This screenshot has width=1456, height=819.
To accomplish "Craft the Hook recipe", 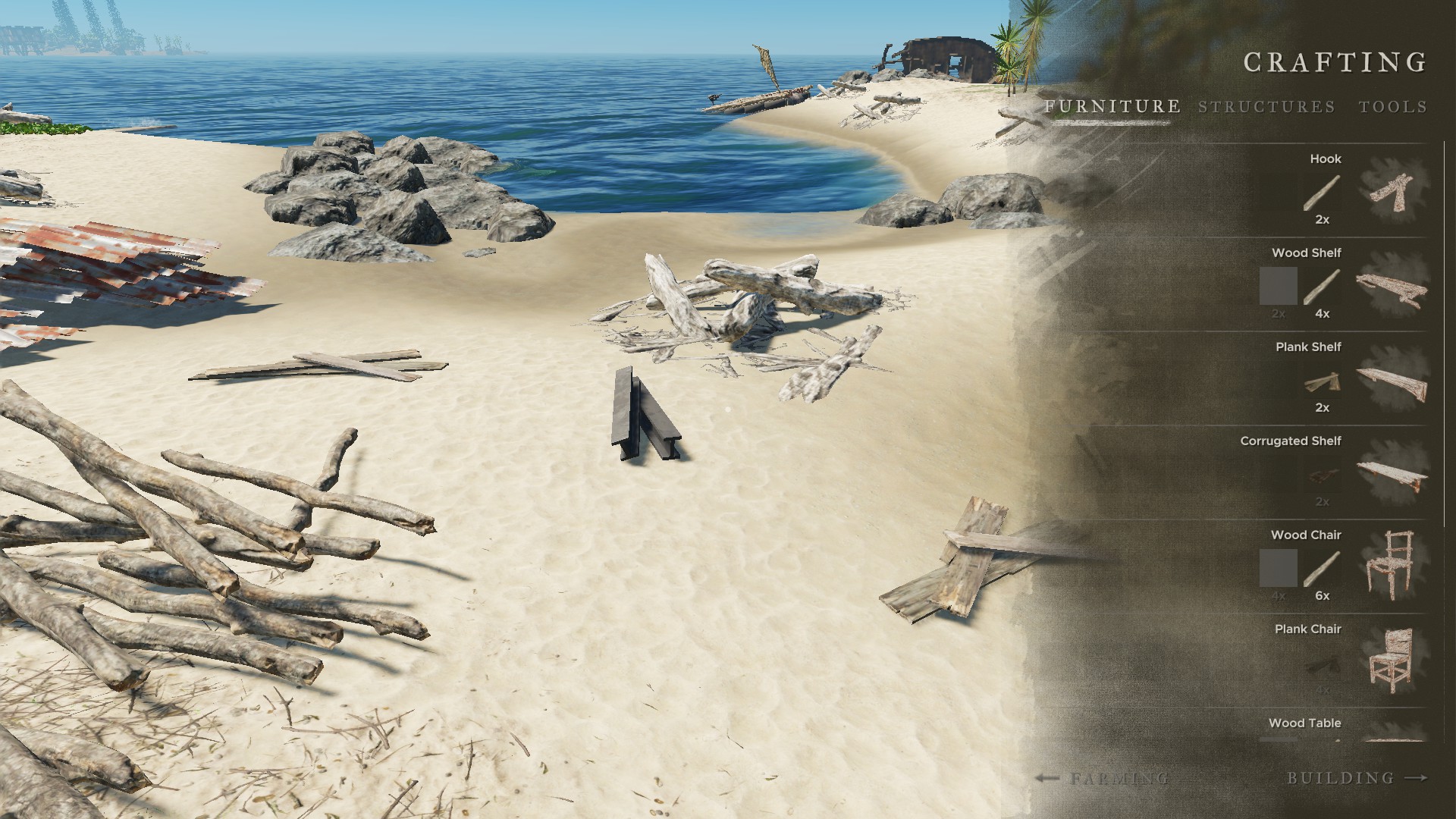I will click(x=1392, y=190).
